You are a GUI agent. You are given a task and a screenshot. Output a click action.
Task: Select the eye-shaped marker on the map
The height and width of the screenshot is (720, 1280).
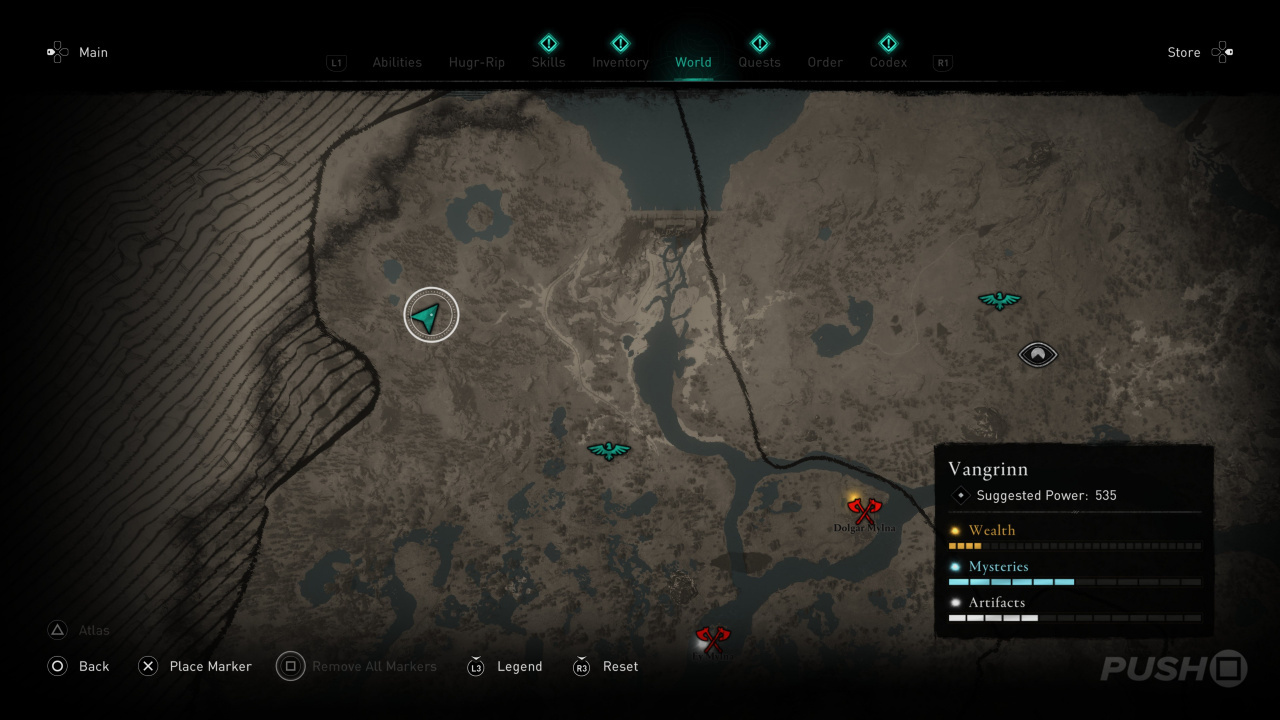click(1037, 354)
